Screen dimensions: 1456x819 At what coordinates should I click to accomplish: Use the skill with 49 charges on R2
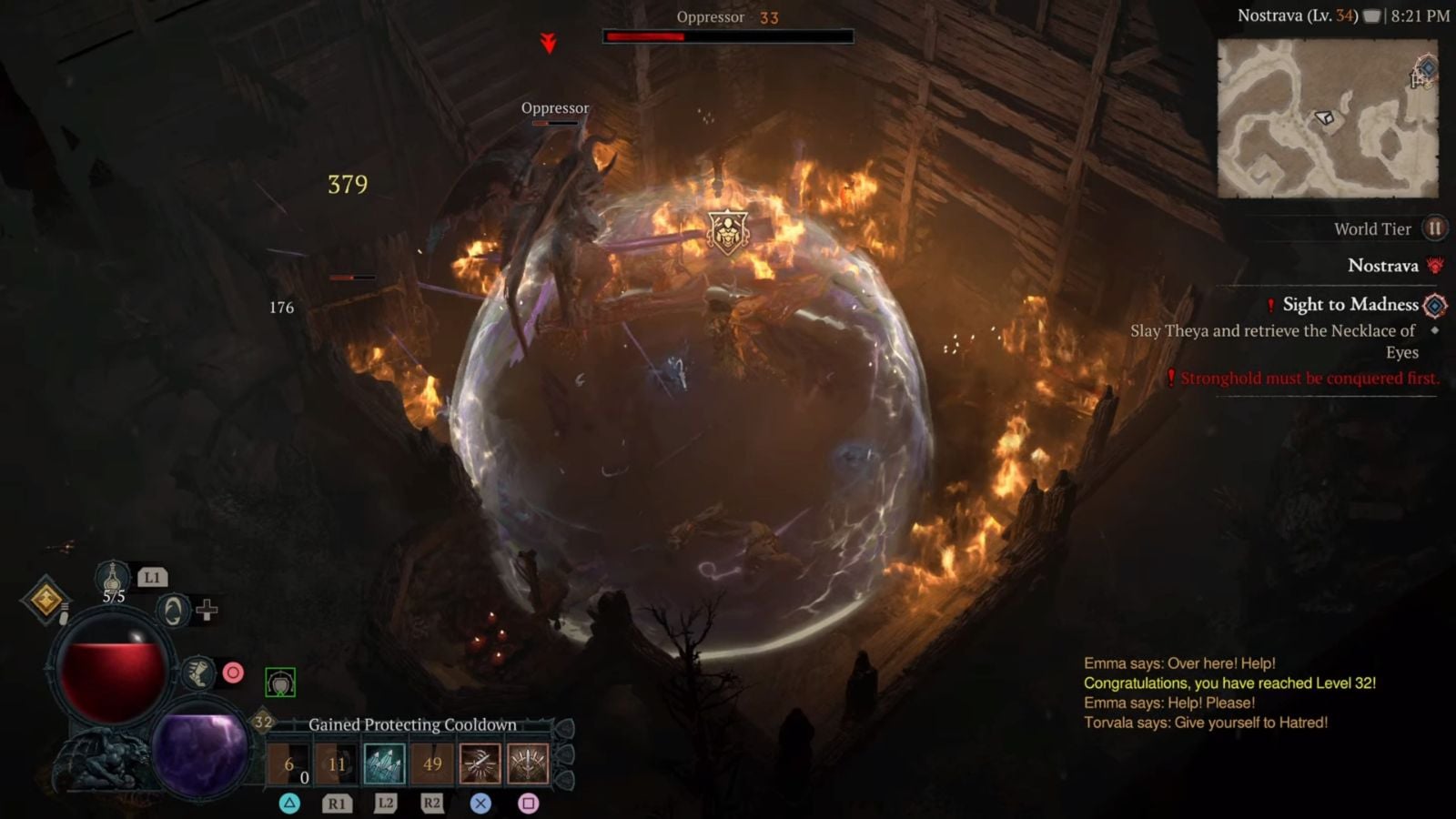[x=431, y=764]
